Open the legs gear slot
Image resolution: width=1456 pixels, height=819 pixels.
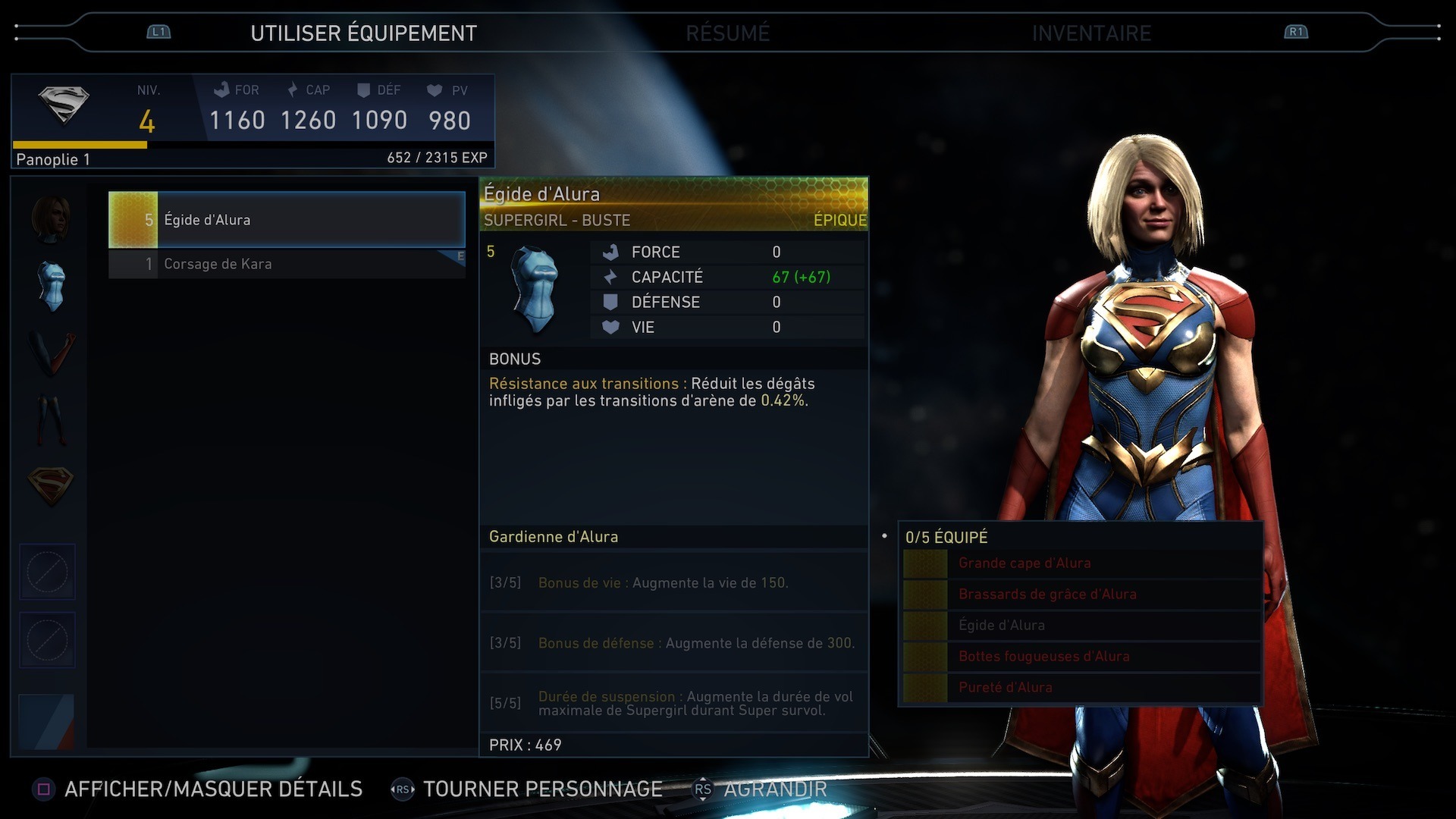point(51,419)
